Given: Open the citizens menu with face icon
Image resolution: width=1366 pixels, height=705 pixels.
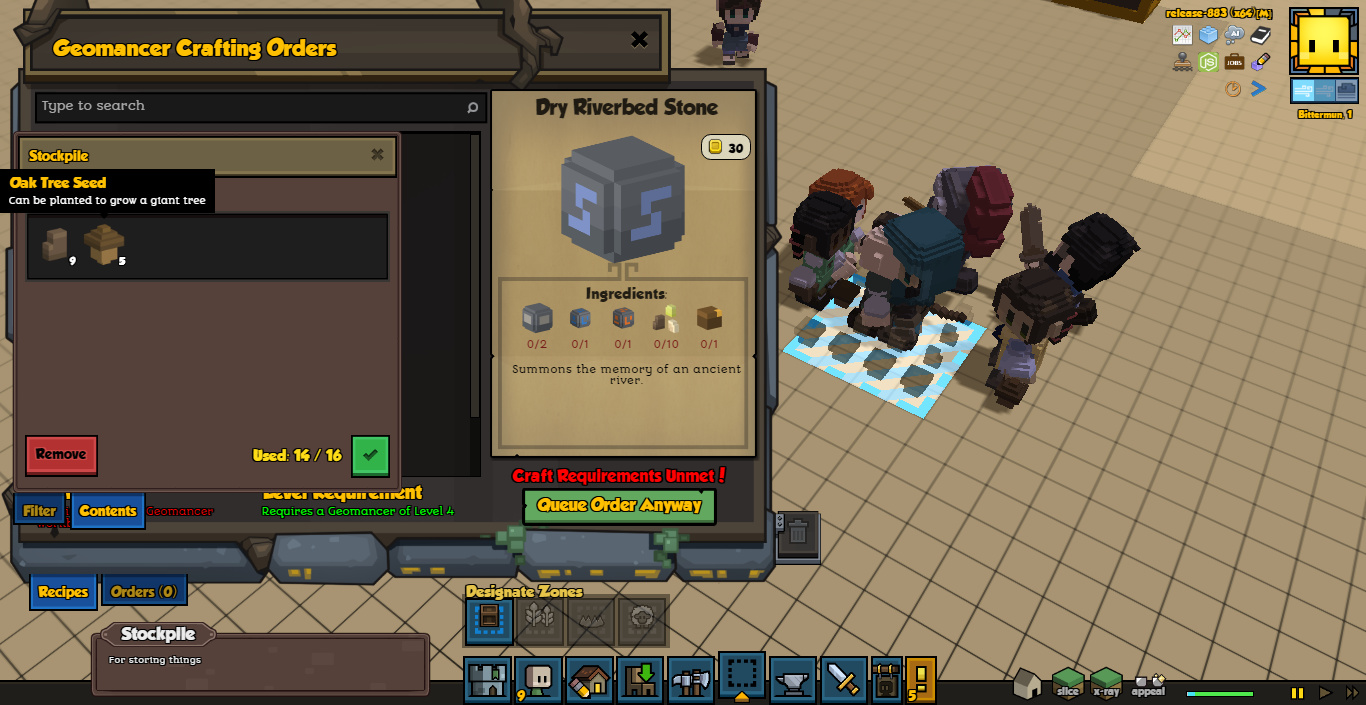Looking at the screenshot, I should pos(539,680).
